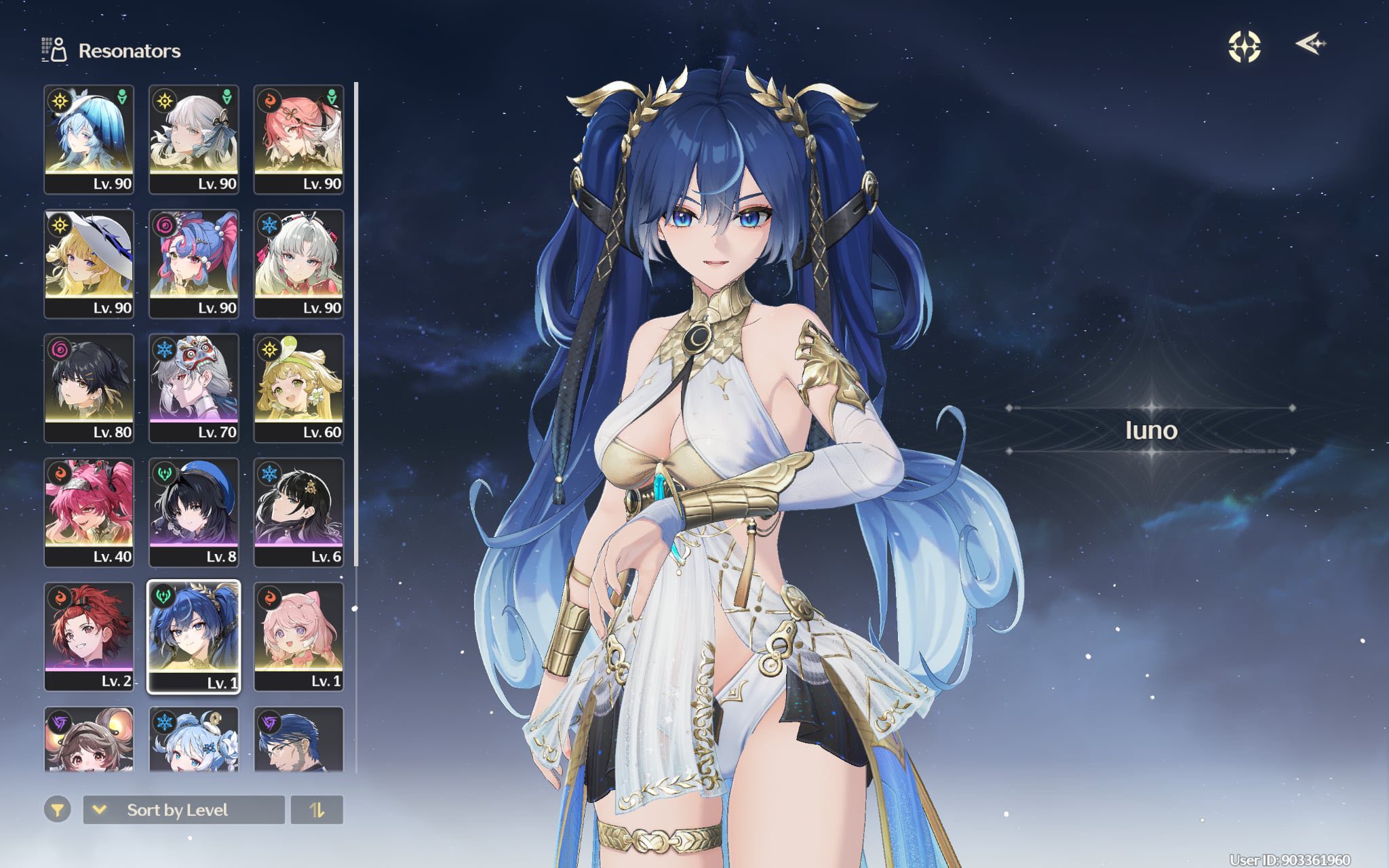This screenshot has height=868, width=1389.
Task: Select the brown-haired resonator with round ears
Action: point(89,740)
